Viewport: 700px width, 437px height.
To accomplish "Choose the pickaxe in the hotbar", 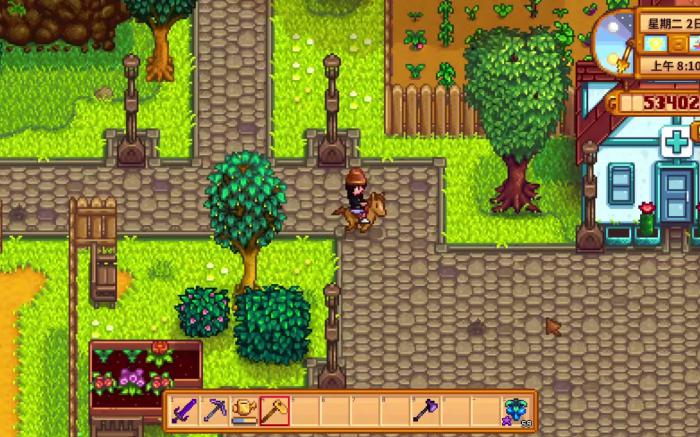I will pyautogui.click(x=215, y=410).
